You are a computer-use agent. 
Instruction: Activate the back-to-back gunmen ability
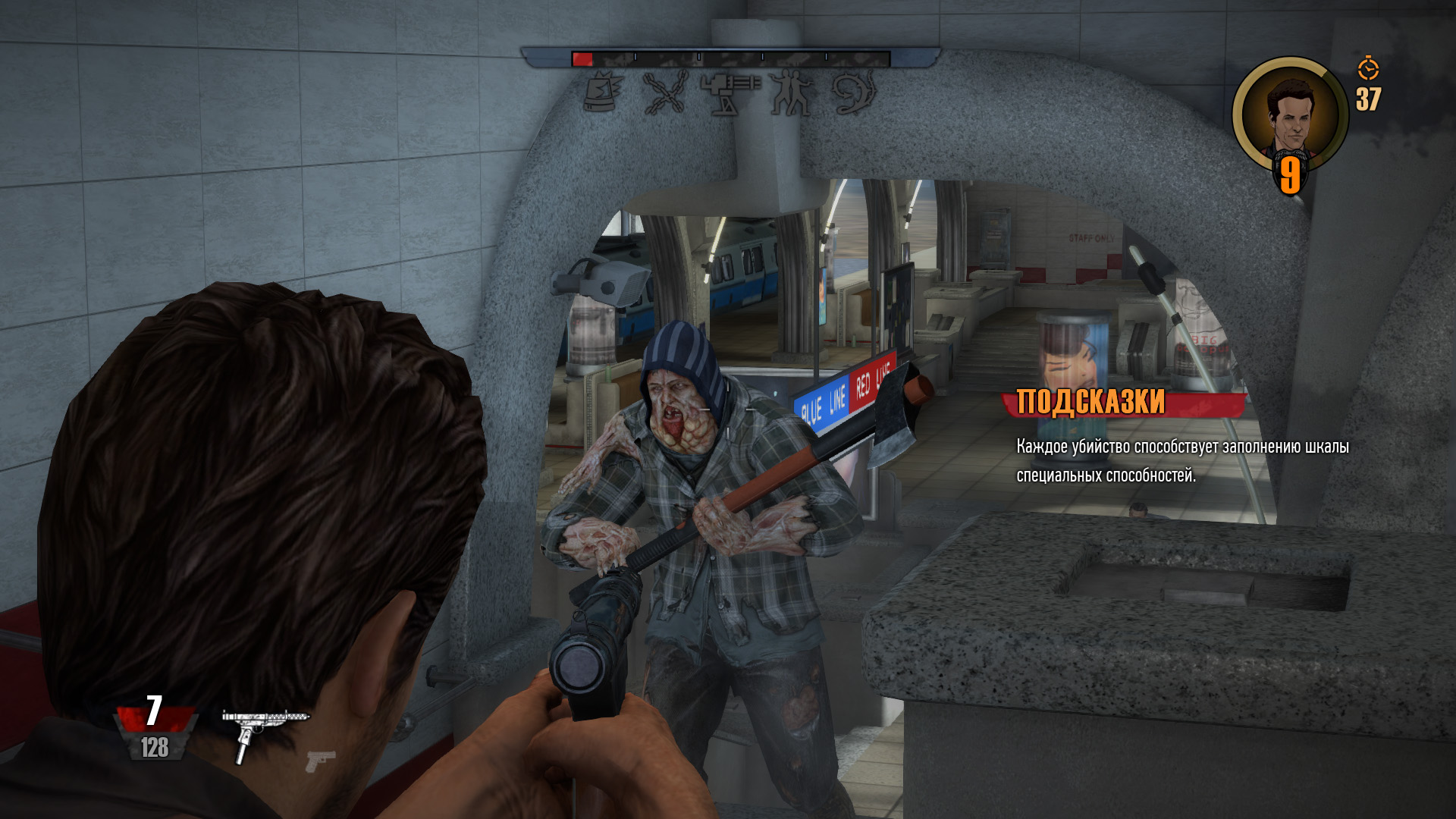(x=791, y=93)
